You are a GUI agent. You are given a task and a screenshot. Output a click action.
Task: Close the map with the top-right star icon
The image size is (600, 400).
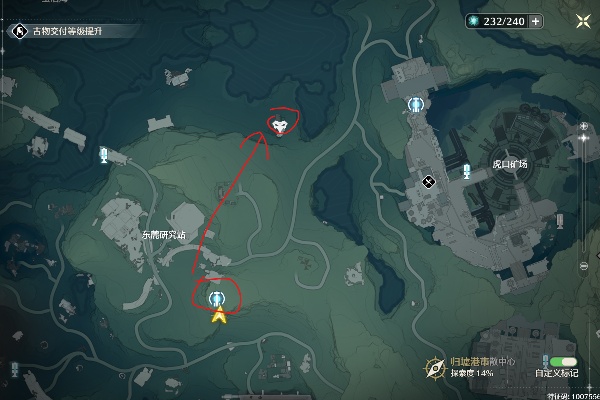coord(582,21)
